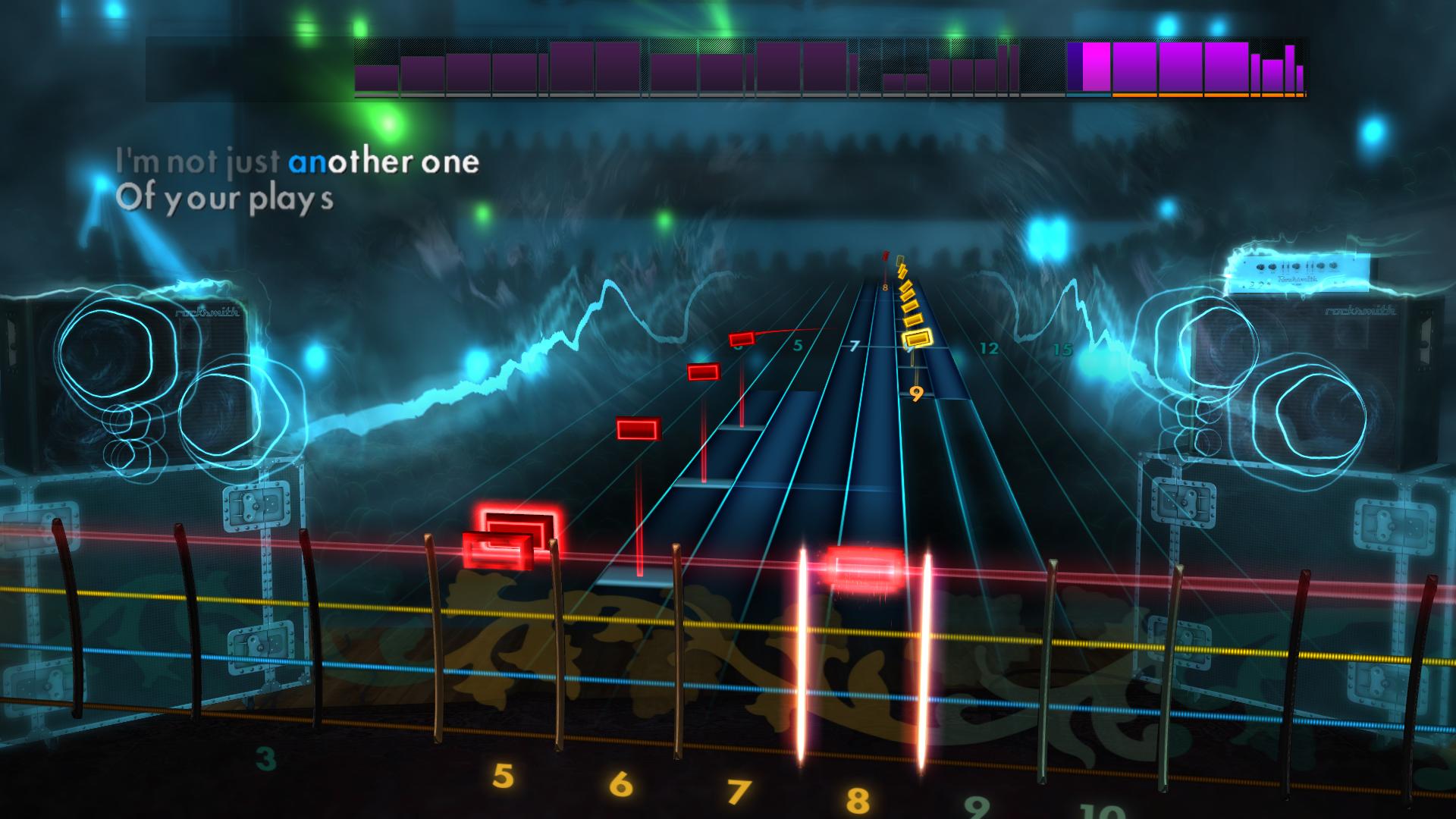
Task: Open the fret 9 anchor indicator on the note highway
Action: click(x=916, y=394)
